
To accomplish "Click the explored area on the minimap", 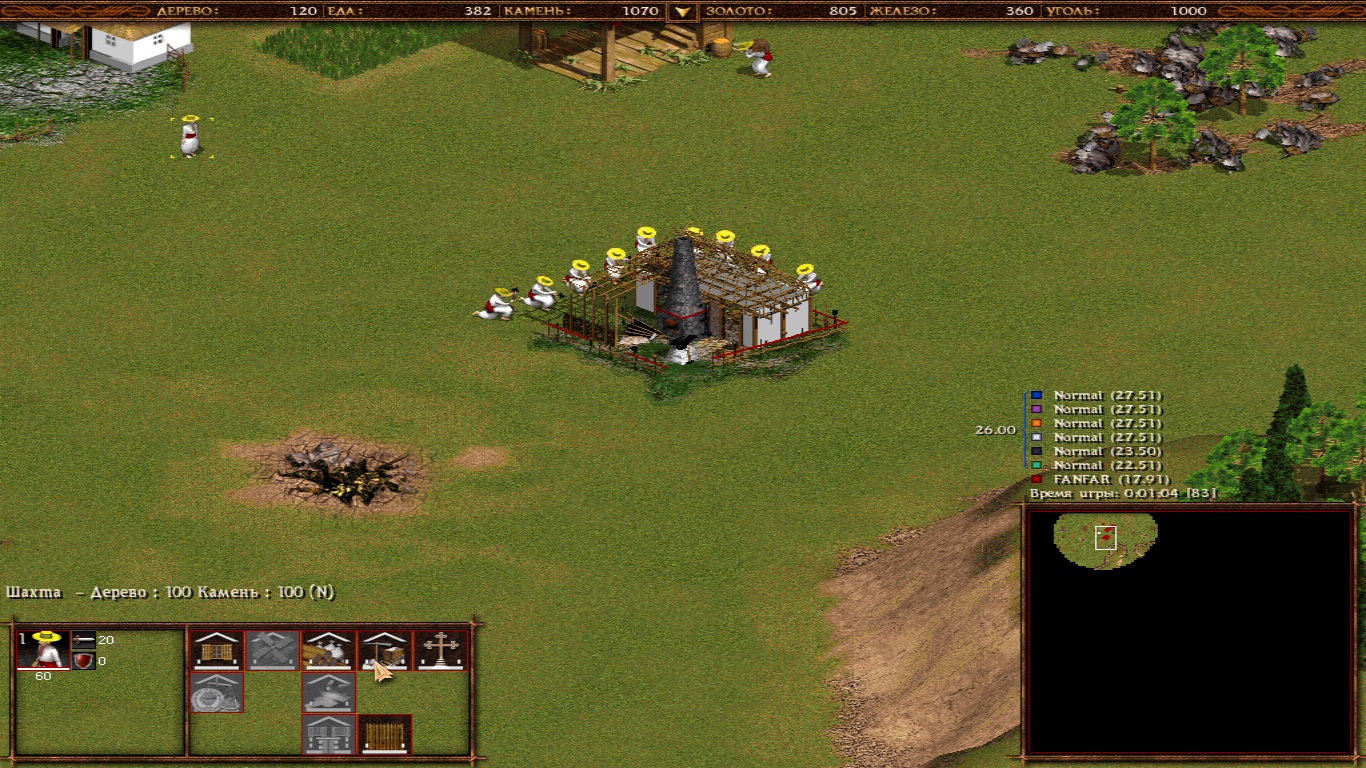I will 1105,538.
